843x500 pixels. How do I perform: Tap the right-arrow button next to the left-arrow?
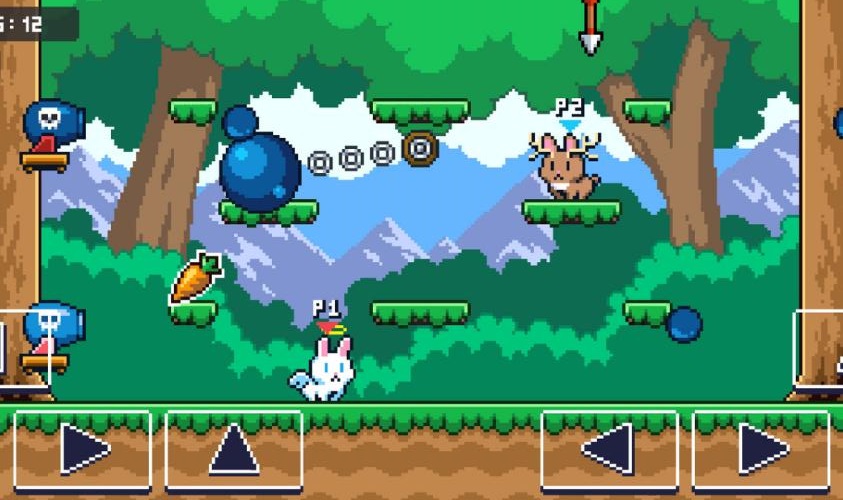[761, 450]
